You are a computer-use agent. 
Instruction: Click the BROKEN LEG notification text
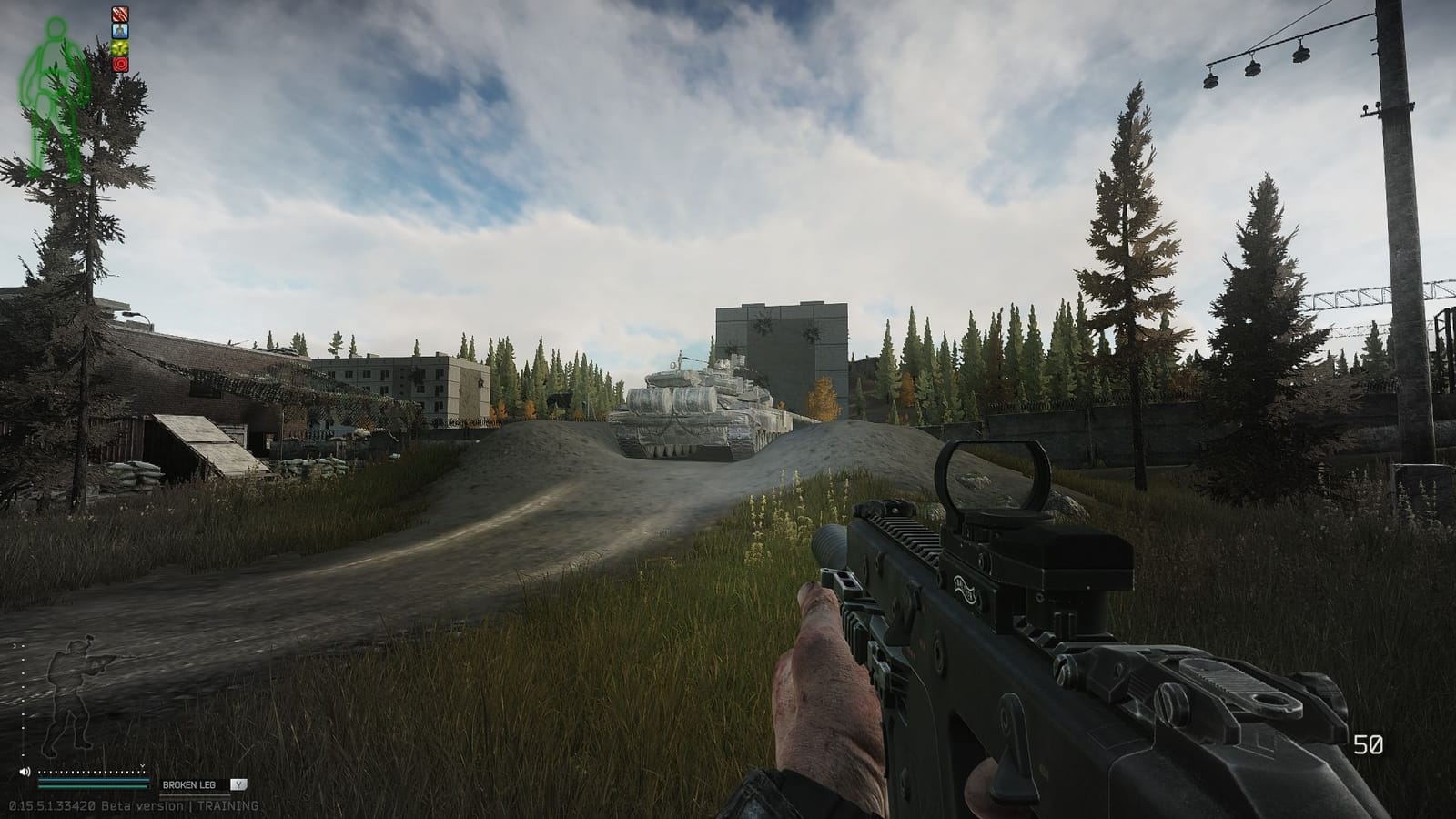pos(190,784)
